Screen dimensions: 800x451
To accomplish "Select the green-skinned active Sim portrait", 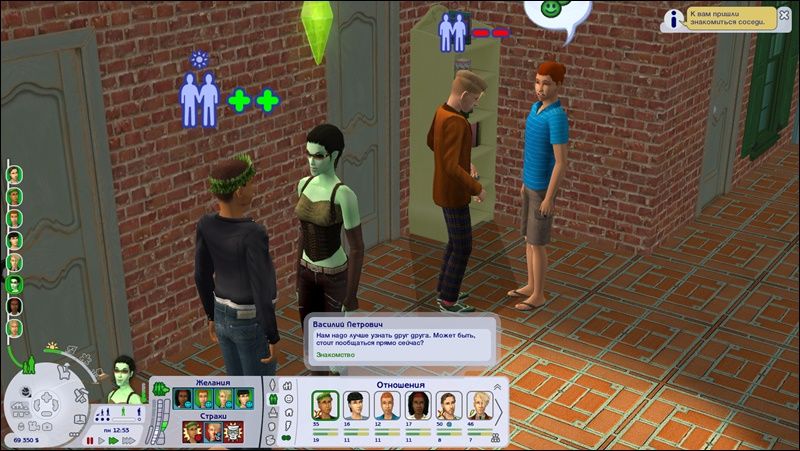I will (x=126, y=376).
